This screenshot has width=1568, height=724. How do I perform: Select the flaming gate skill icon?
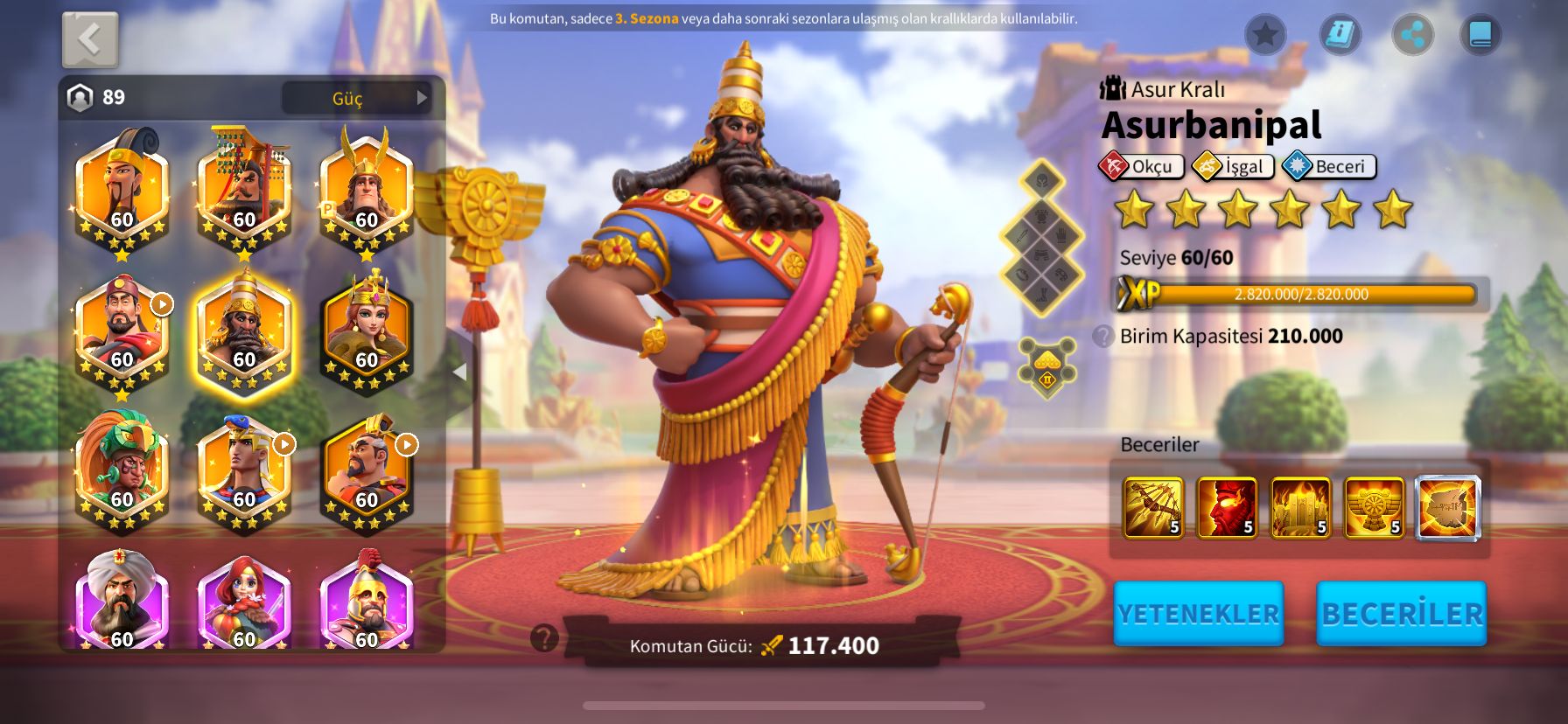coord(1299,507)
